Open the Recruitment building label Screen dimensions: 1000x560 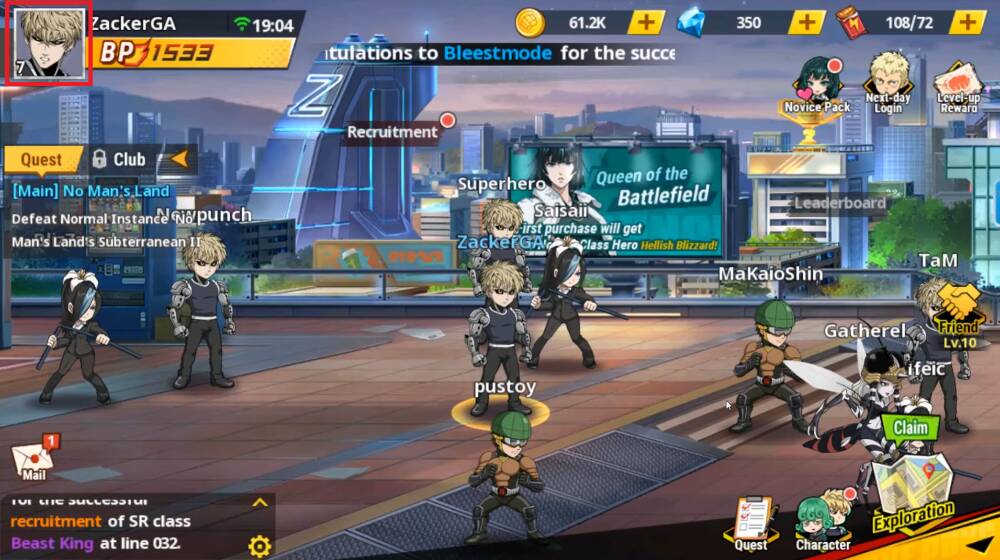393,132
